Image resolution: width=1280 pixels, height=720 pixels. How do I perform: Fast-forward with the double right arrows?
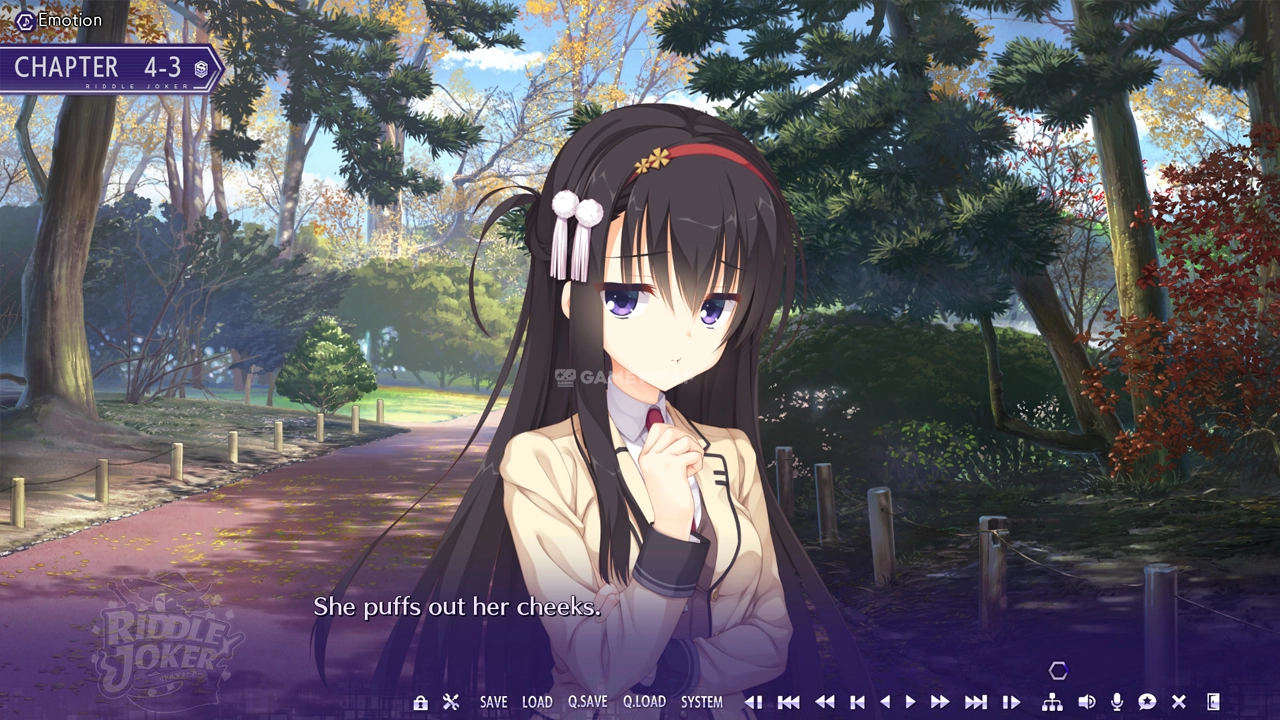click(x=940, y=702)
